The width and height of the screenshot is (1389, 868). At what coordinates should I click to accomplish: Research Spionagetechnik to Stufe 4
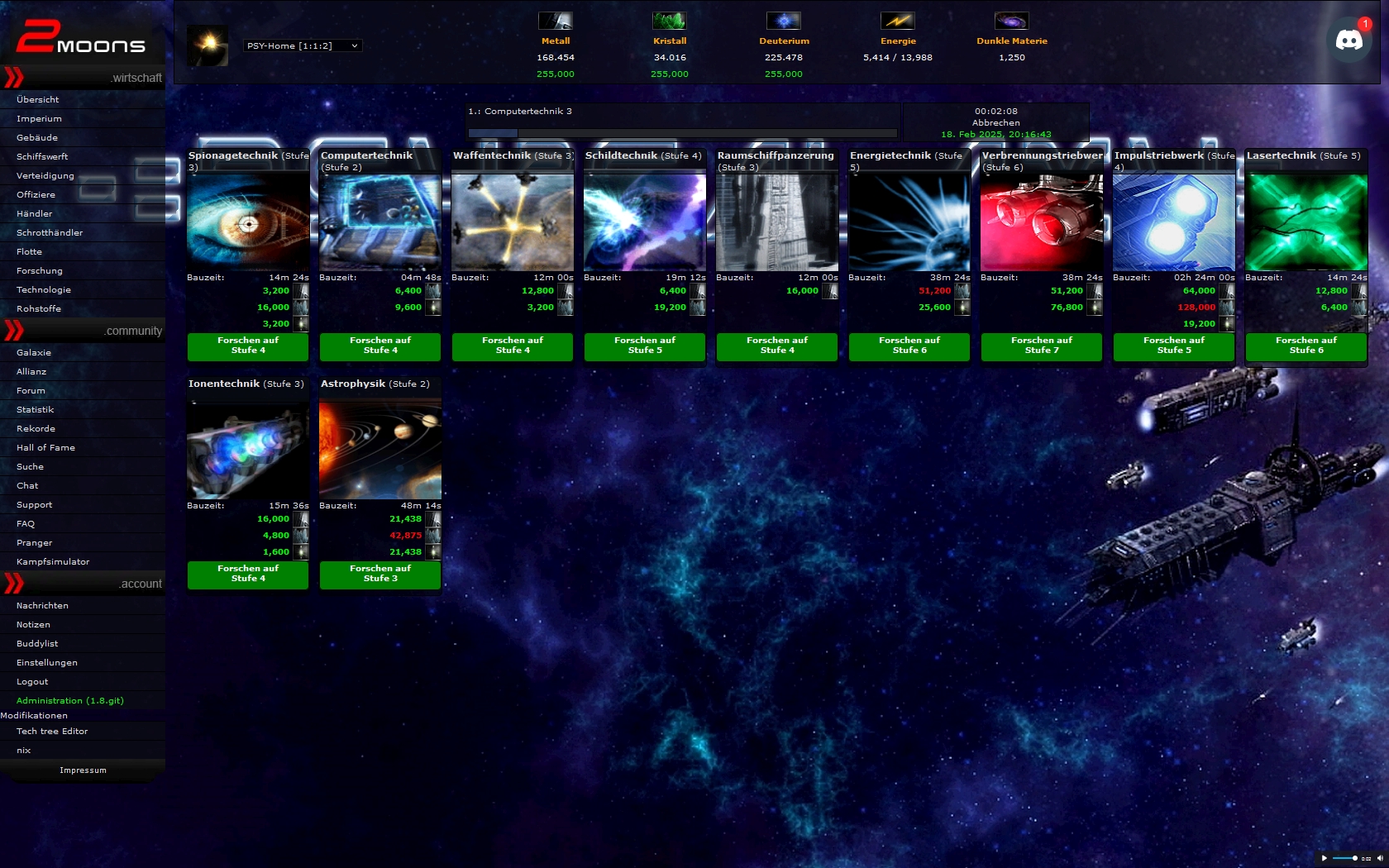click(x=248, y=346)
